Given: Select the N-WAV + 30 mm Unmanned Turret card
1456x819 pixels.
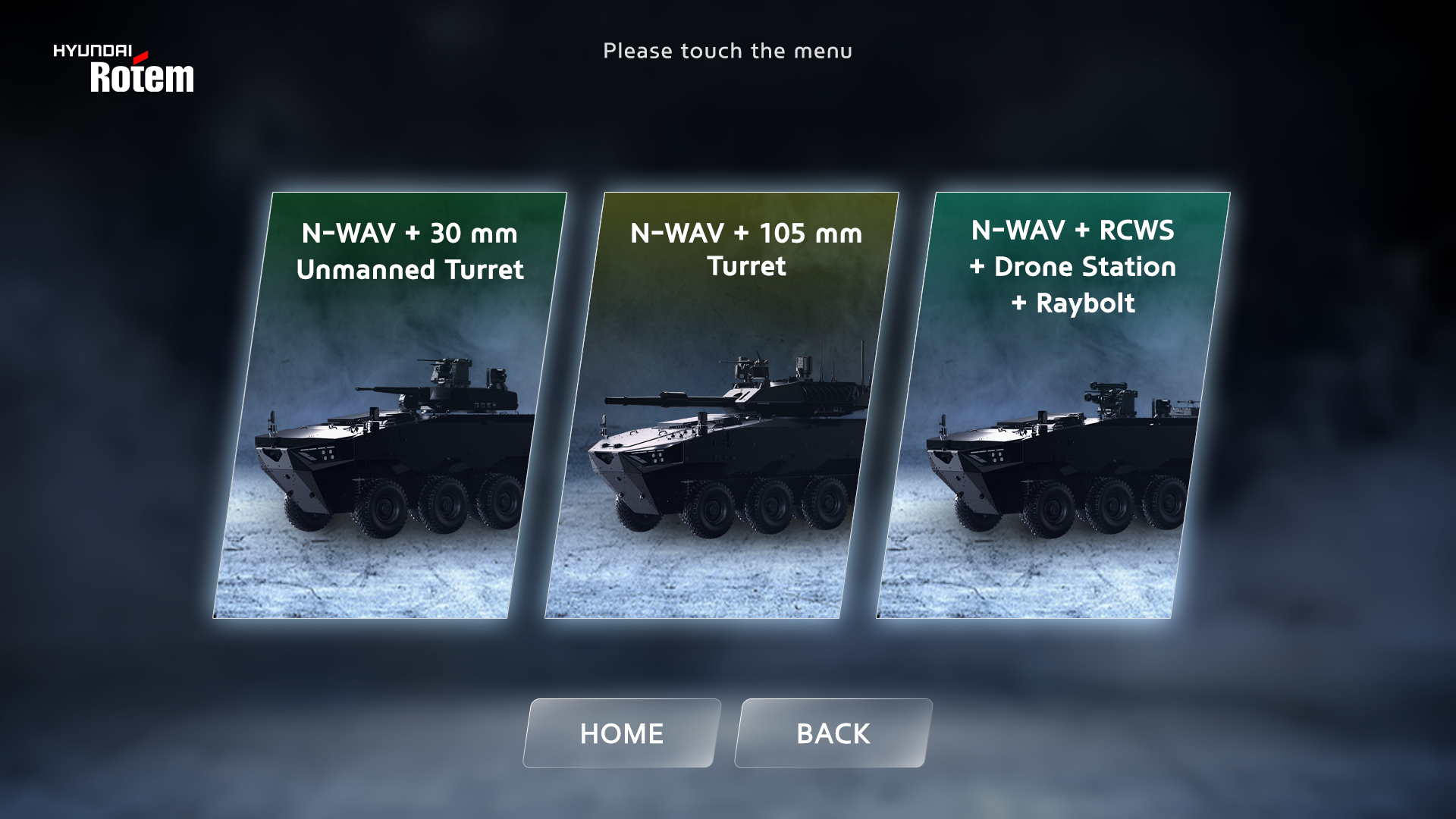Looking at the screenshot, I should click(x=390, y=405).
